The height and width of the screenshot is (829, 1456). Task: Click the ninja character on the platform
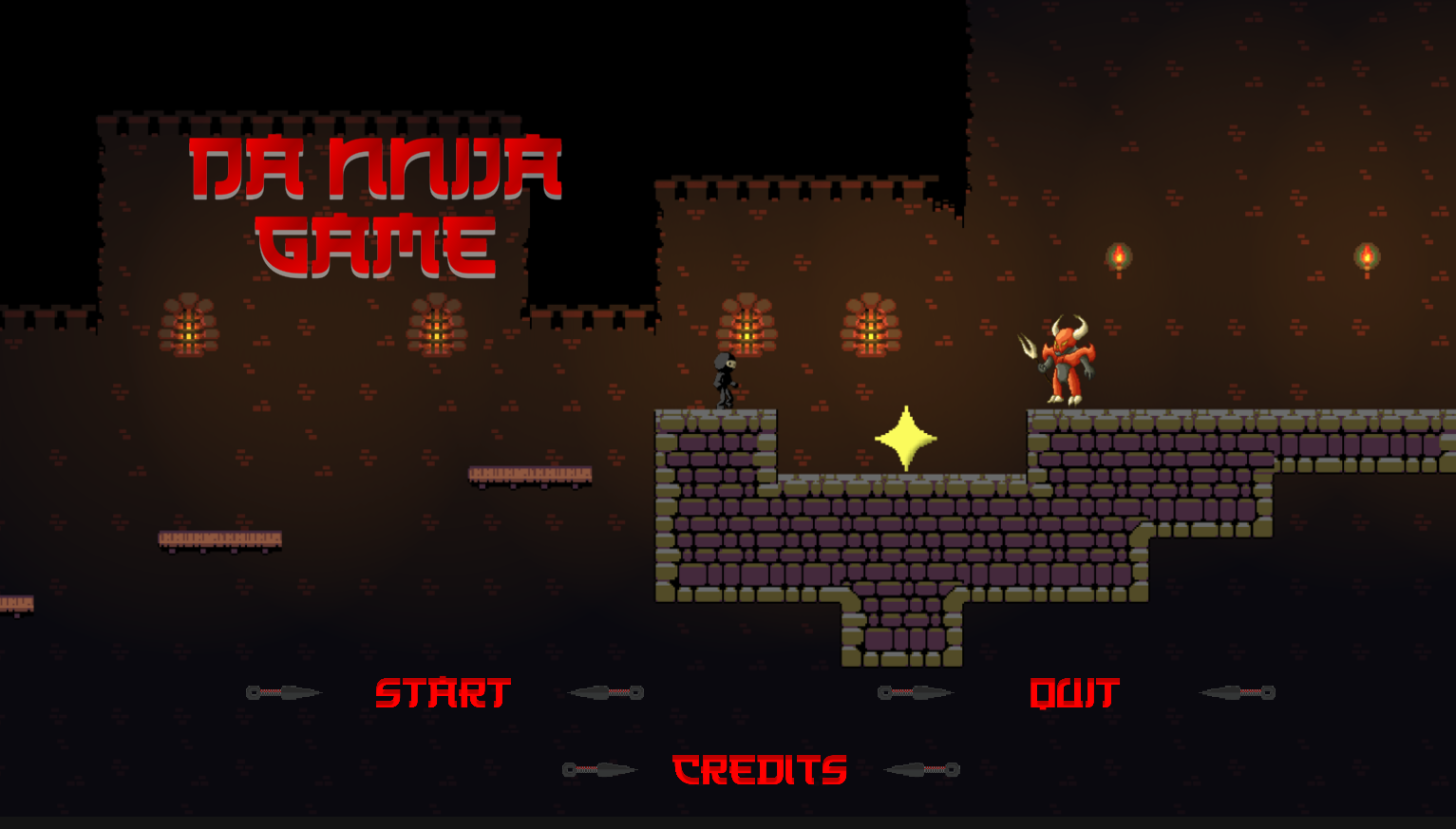pos(725,380)
